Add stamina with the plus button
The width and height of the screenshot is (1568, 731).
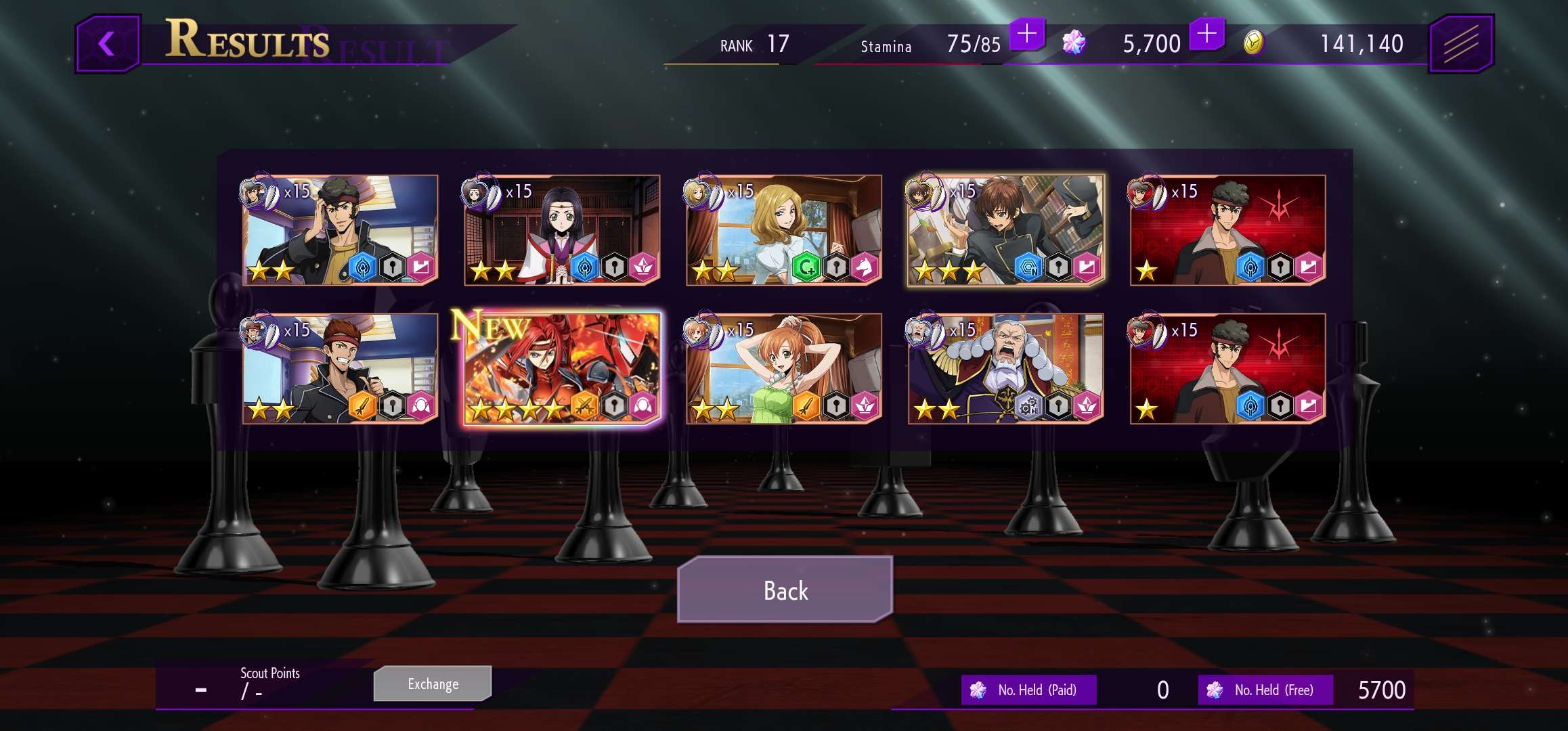[1026, 34]
